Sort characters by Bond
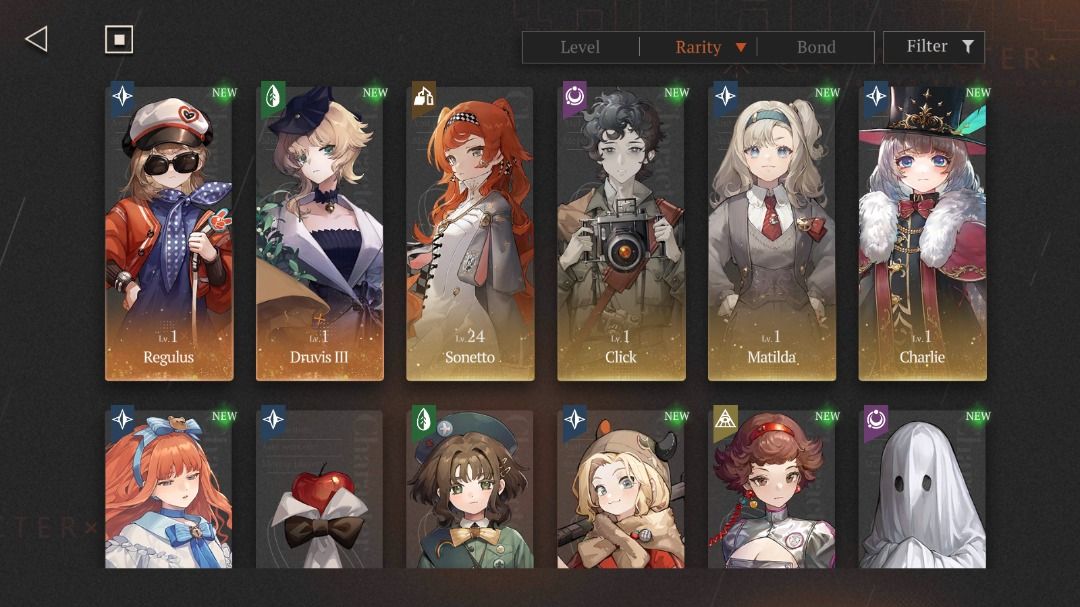 coord(816,47)
